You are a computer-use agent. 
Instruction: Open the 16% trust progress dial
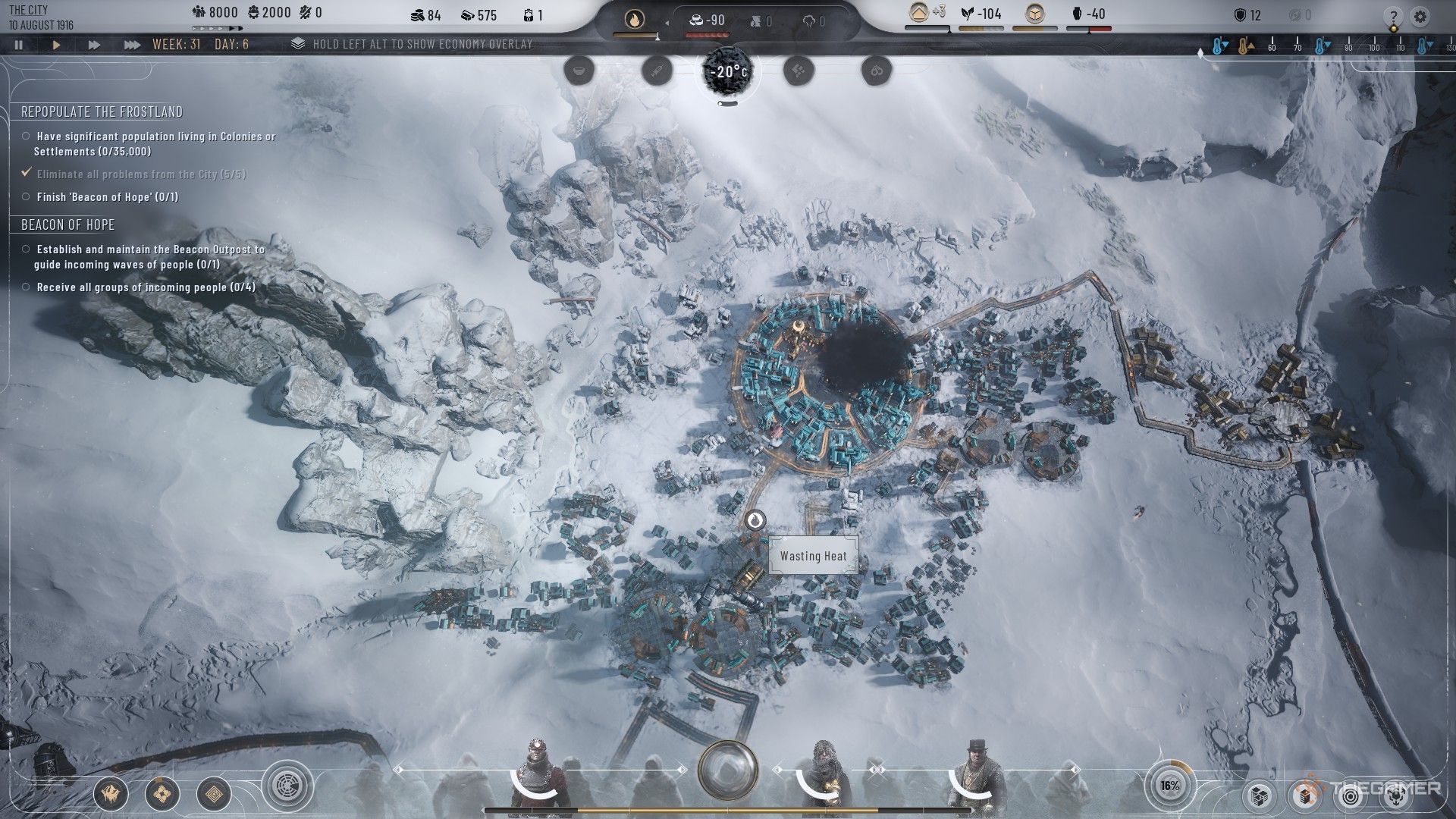1169,786
